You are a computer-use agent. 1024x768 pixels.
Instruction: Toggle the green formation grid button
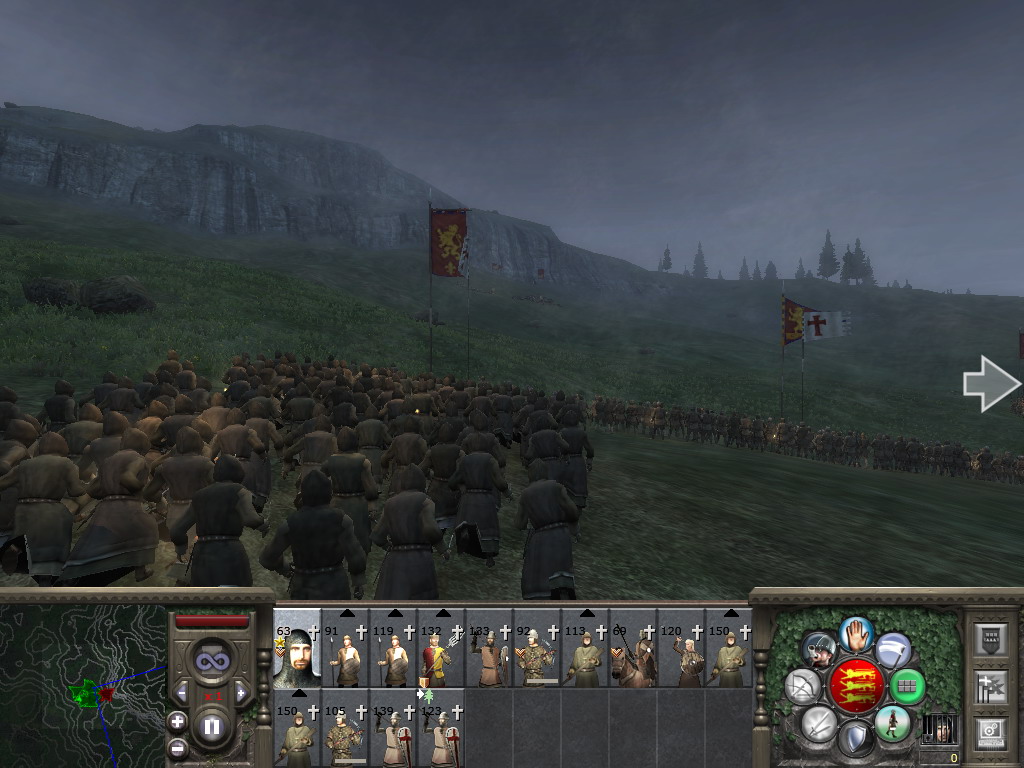(907, 686)
